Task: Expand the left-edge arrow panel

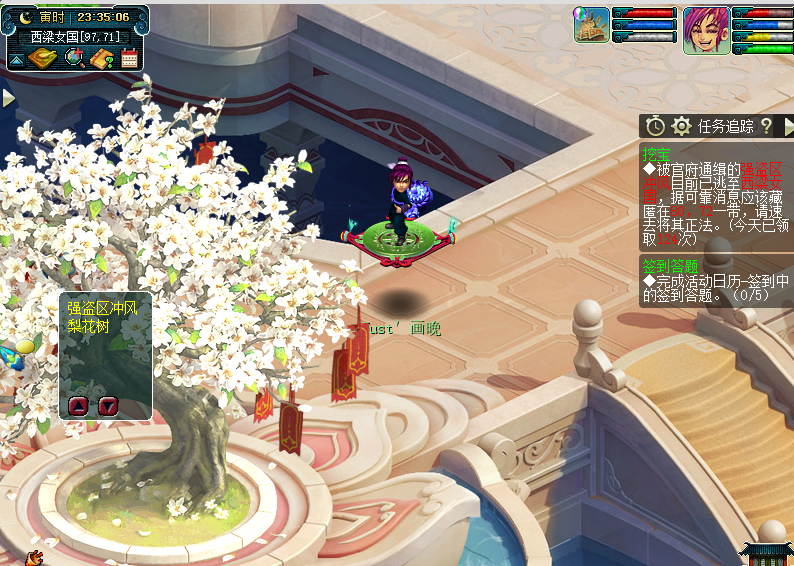Action: click(8, 98)
